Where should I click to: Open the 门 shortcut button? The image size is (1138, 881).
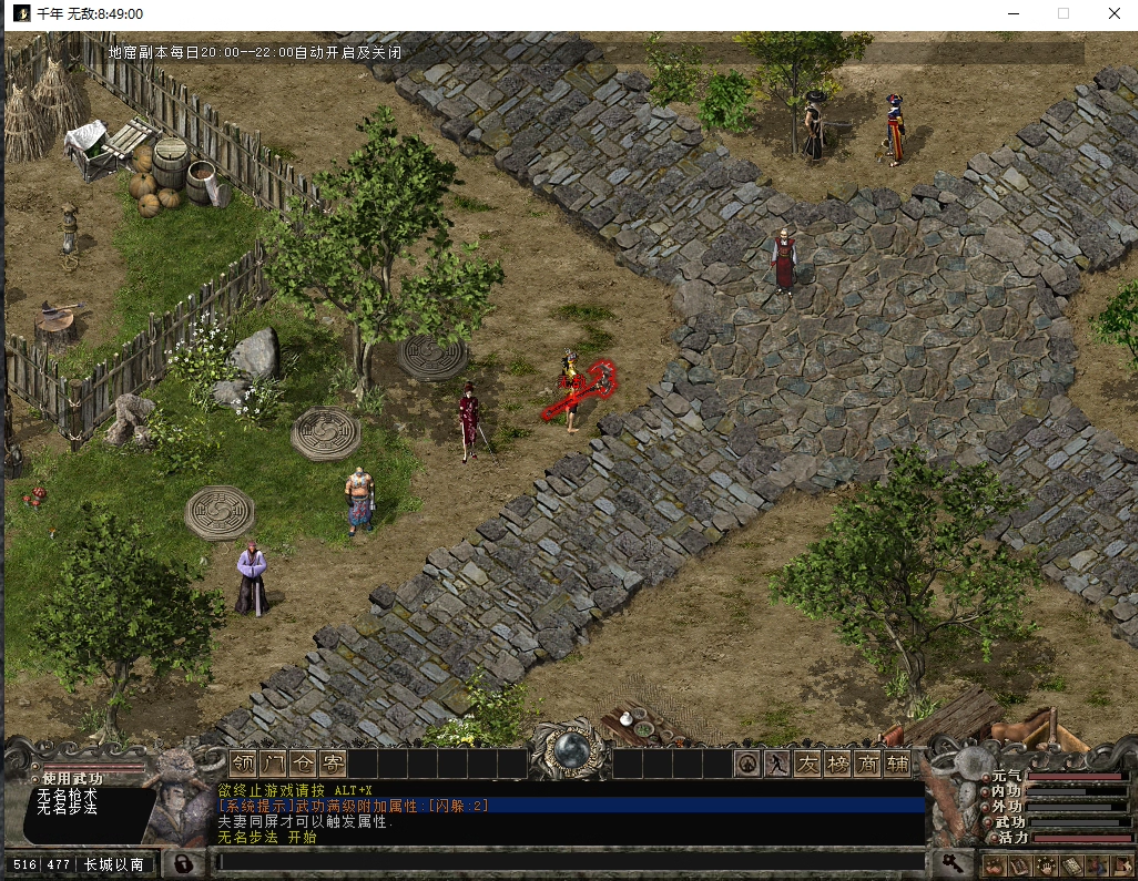click(273, 764)
